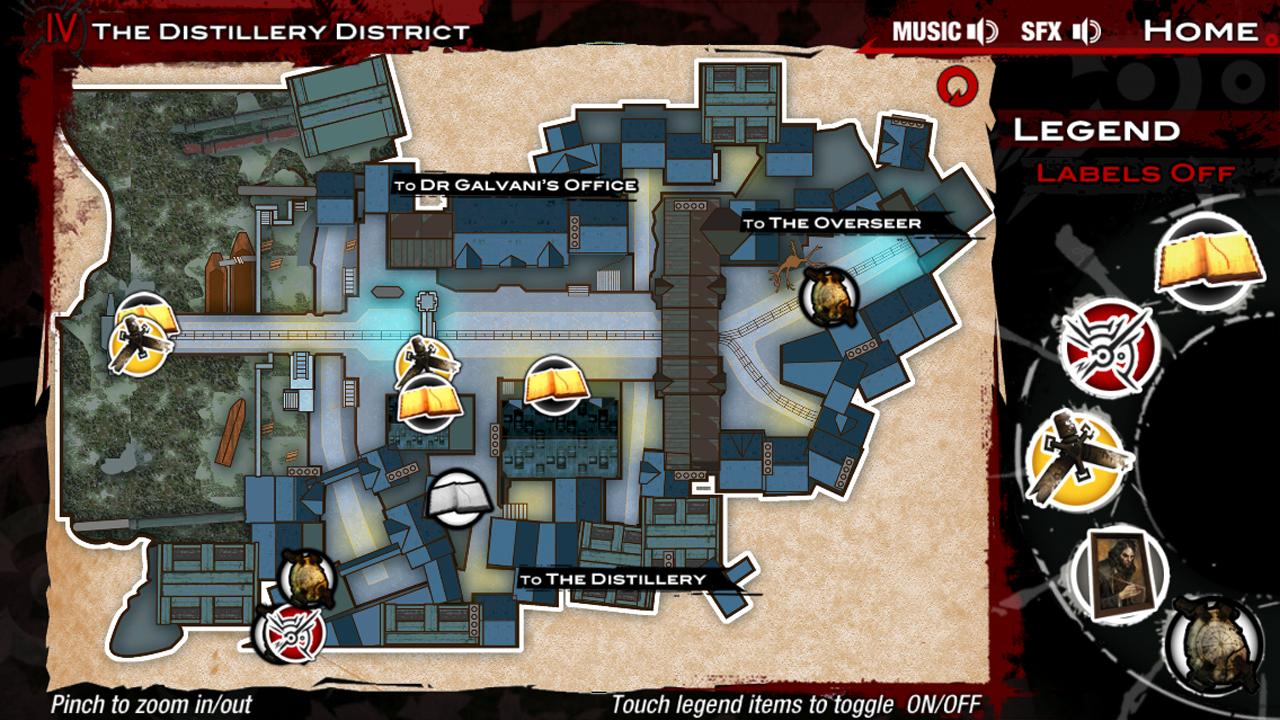Toggle the SFX sound option

tap(1059, 31)
